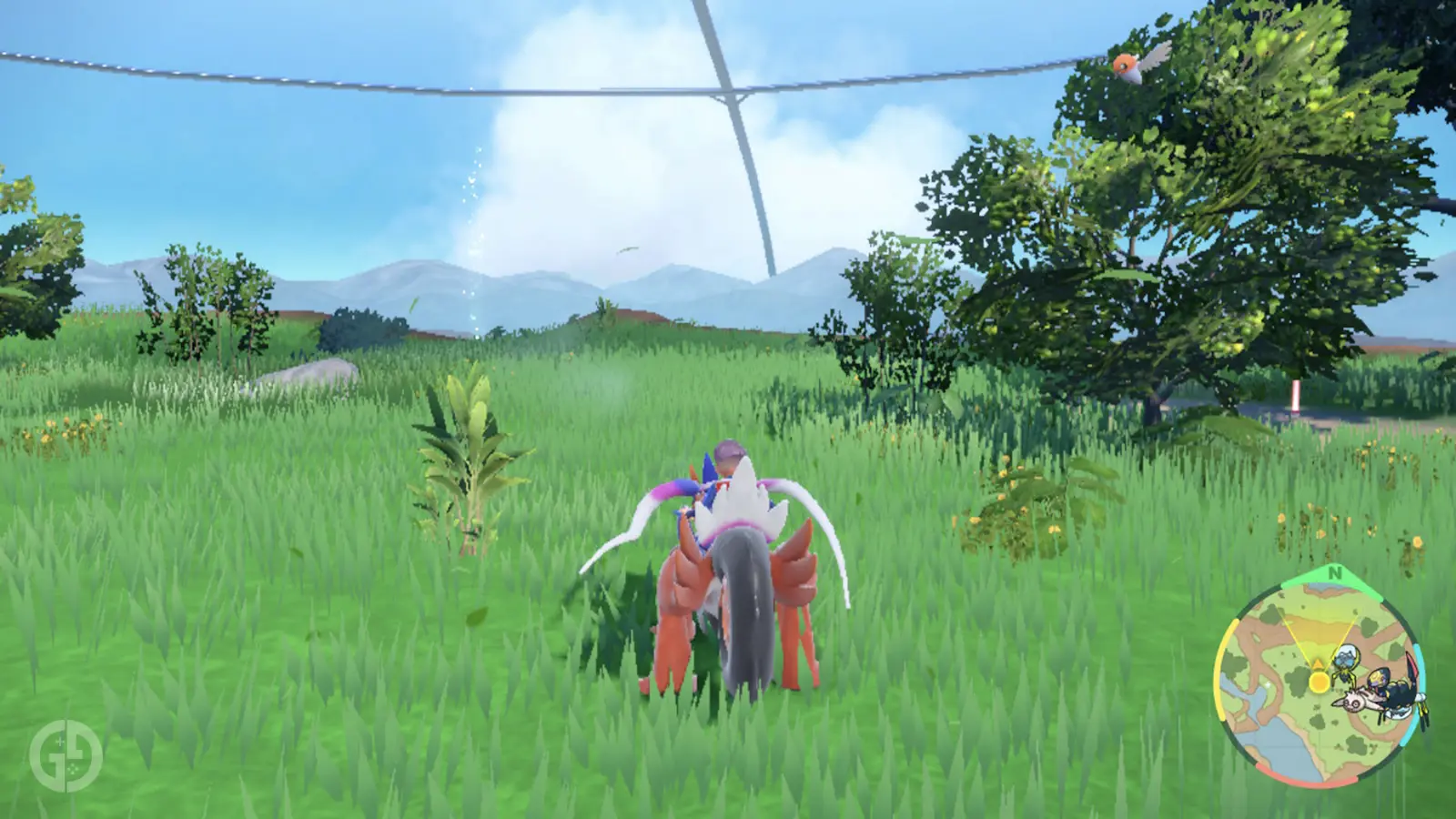Click the N compass marker above the minimap
1456x819 pixels.
coord(1335,574)
